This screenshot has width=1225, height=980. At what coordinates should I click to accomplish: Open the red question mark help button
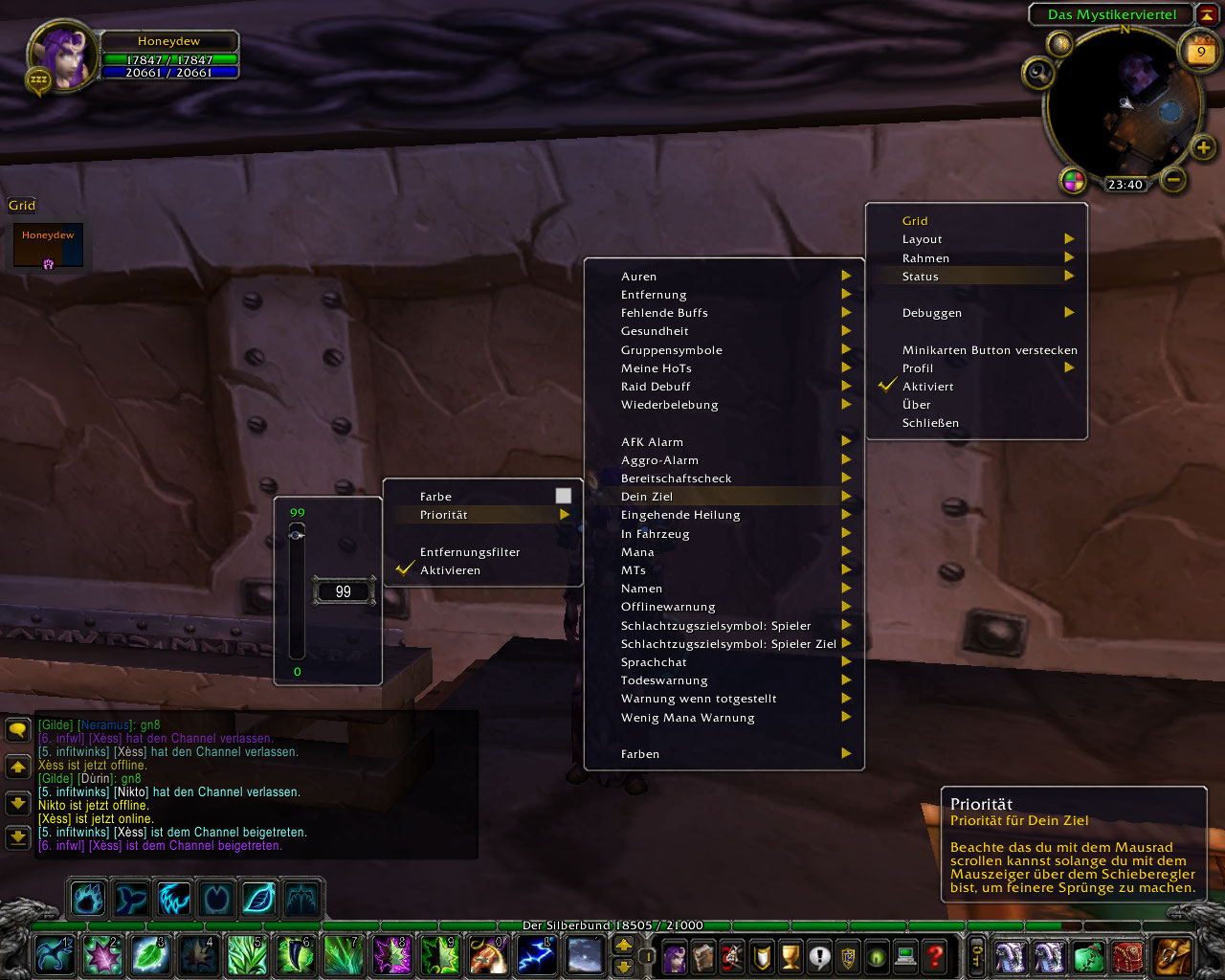pyautogui.click(x=935, y=956)
